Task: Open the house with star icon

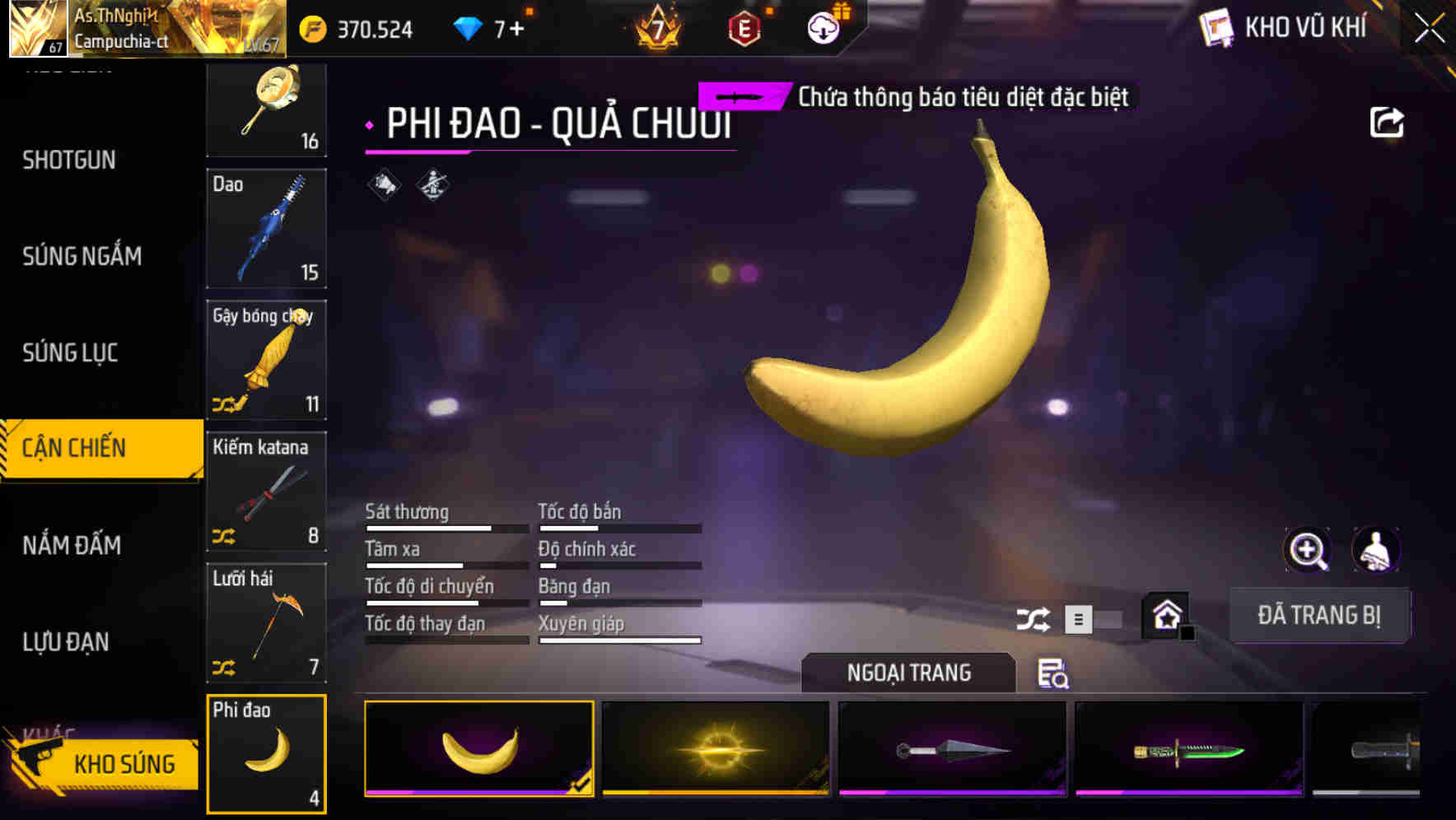Action: pos(1166,615)
